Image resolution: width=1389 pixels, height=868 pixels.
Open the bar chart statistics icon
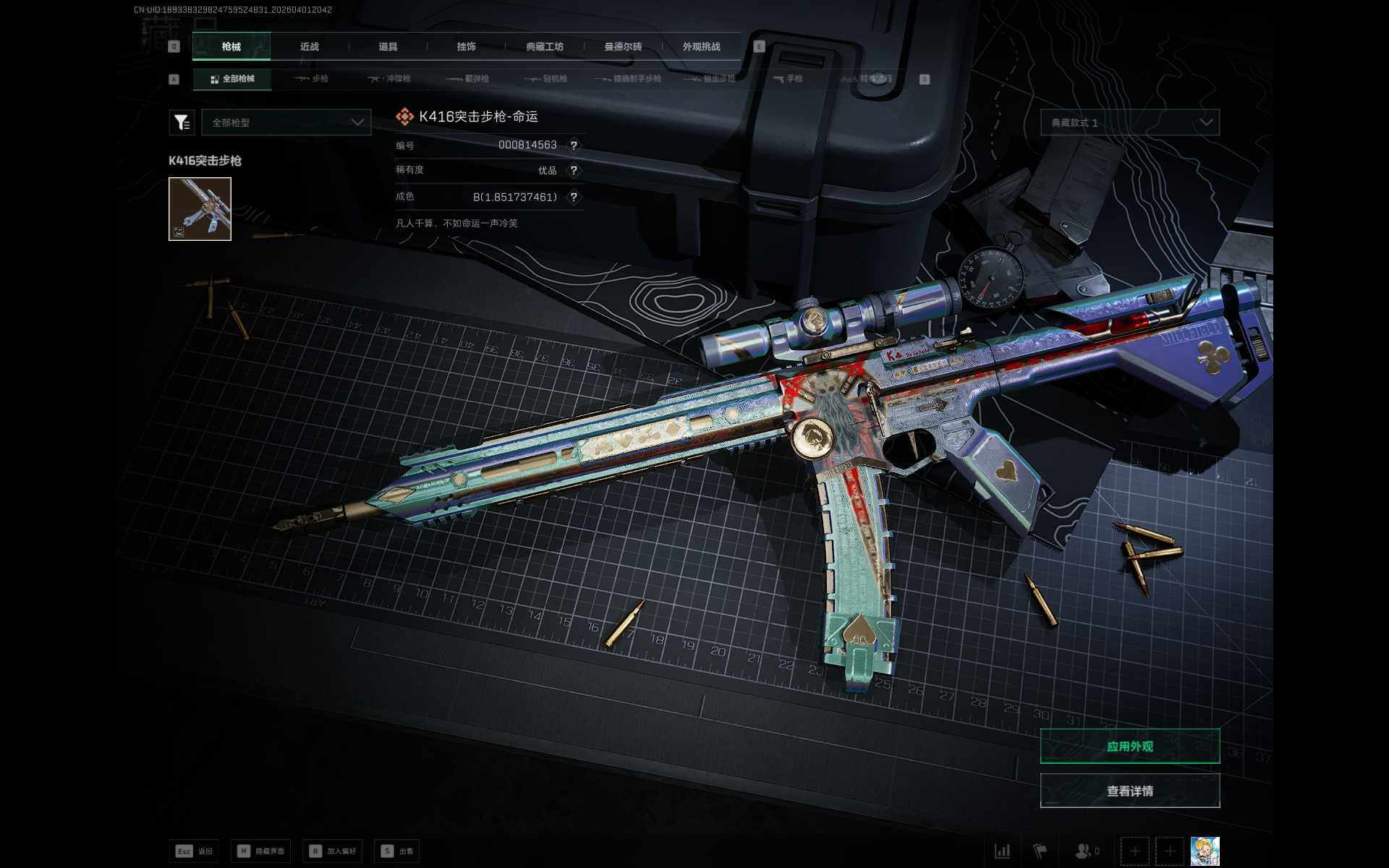[x=1003, y=851]
